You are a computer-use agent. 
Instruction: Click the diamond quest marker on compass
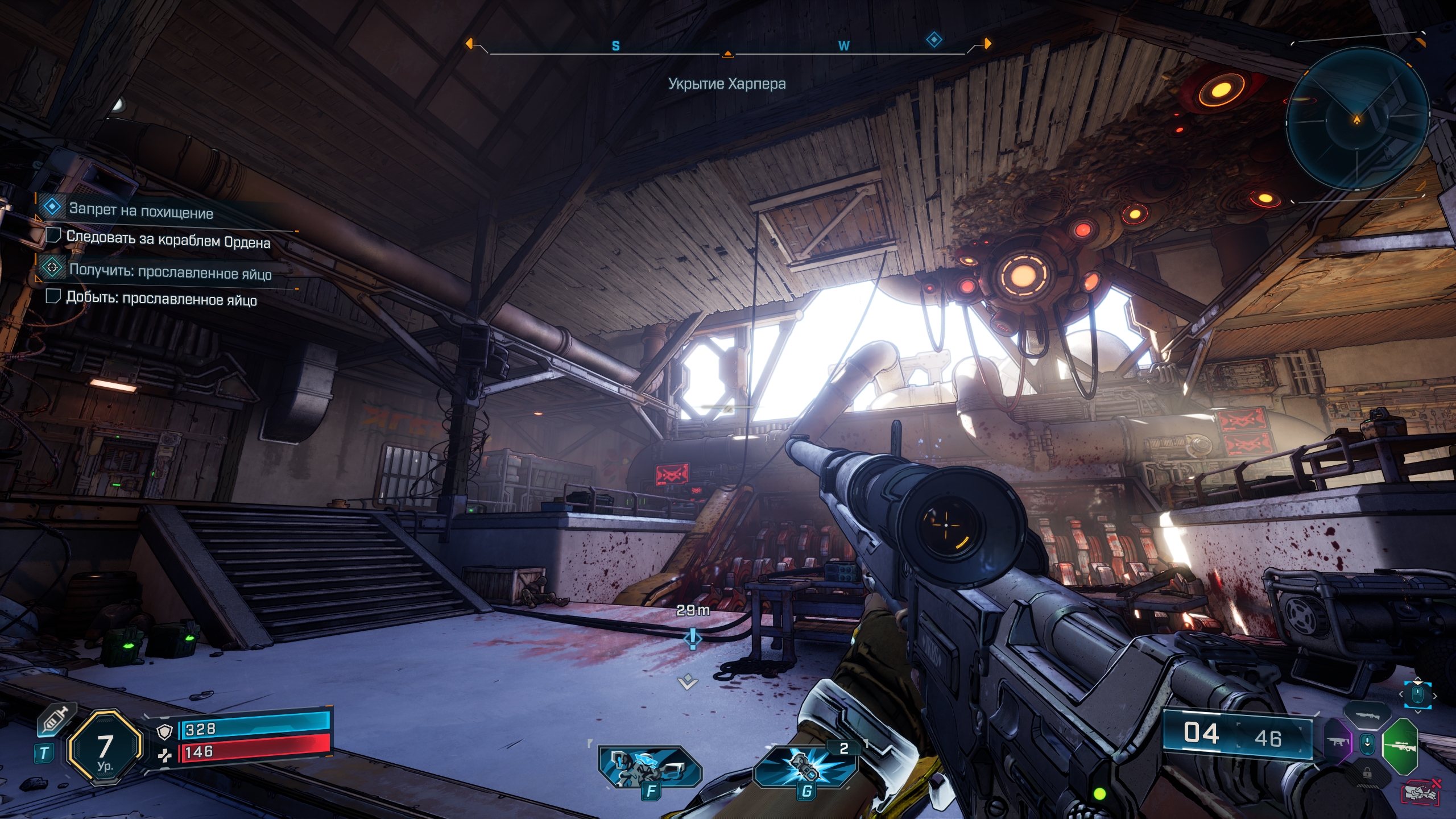click(x=934, y=40)
